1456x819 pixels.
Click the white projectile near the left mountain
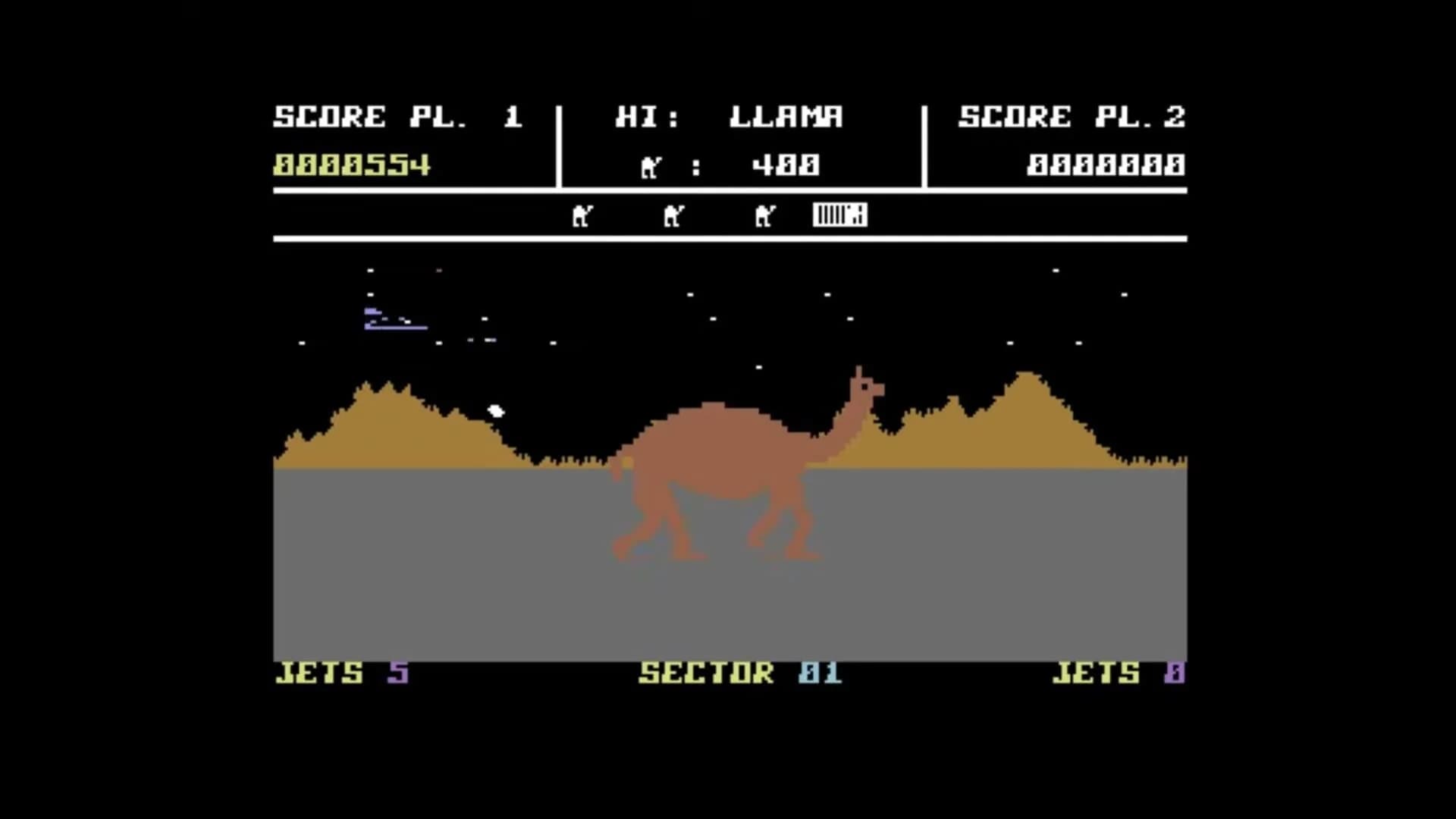[x=495, y=410]
